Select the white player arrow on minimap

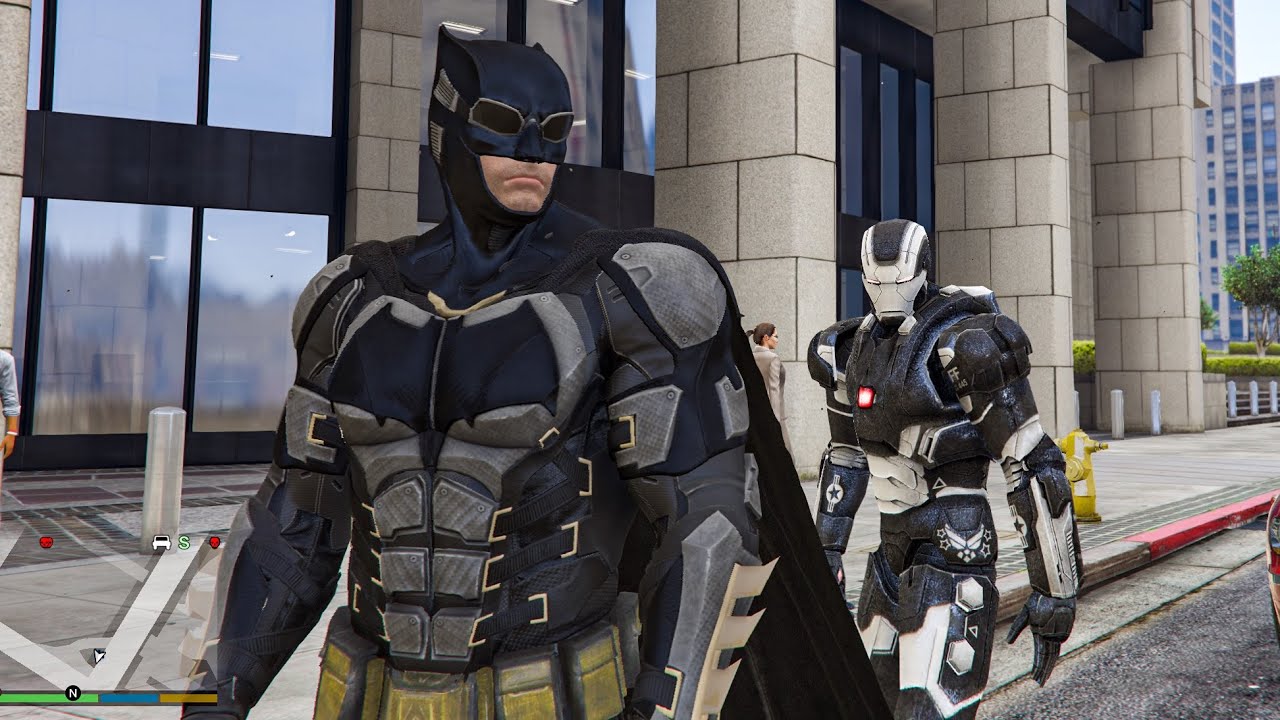99,656
